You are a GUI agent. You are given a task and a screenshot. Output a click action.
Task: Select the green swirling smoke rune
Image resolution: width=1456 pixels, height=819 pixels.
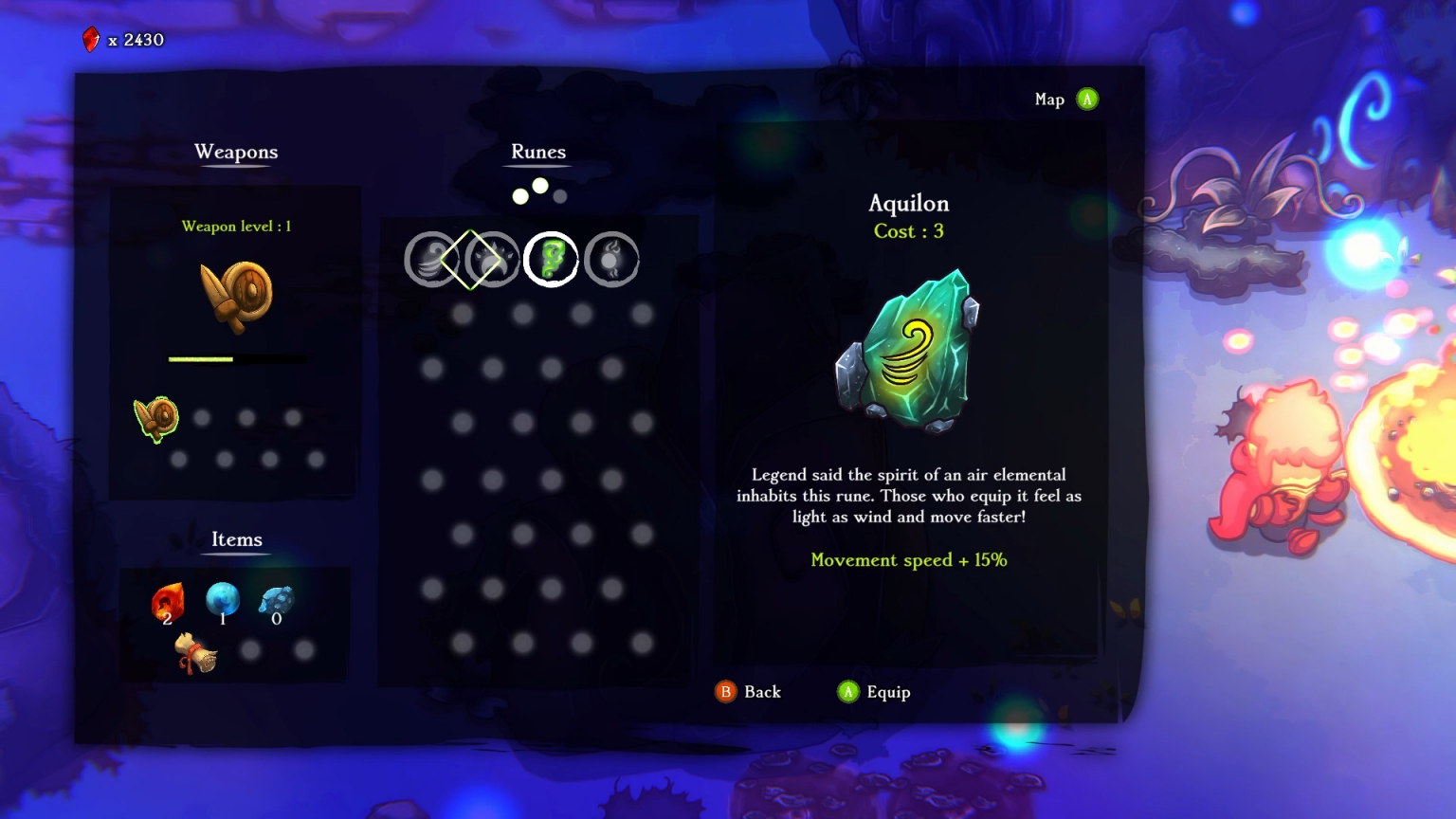pos(552,259)
